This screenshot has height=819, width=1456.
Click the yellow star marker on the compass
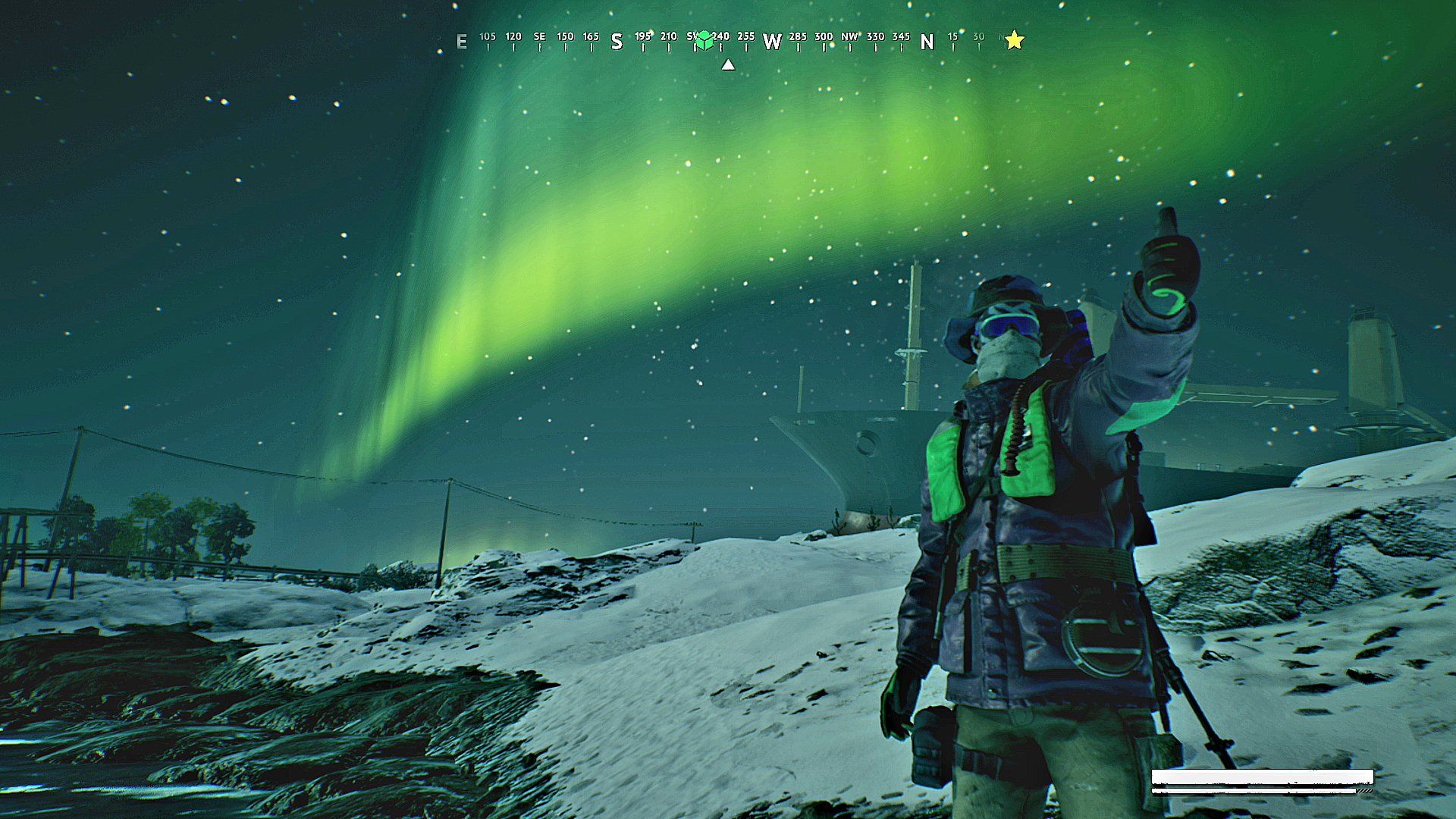pos(1015,40)
